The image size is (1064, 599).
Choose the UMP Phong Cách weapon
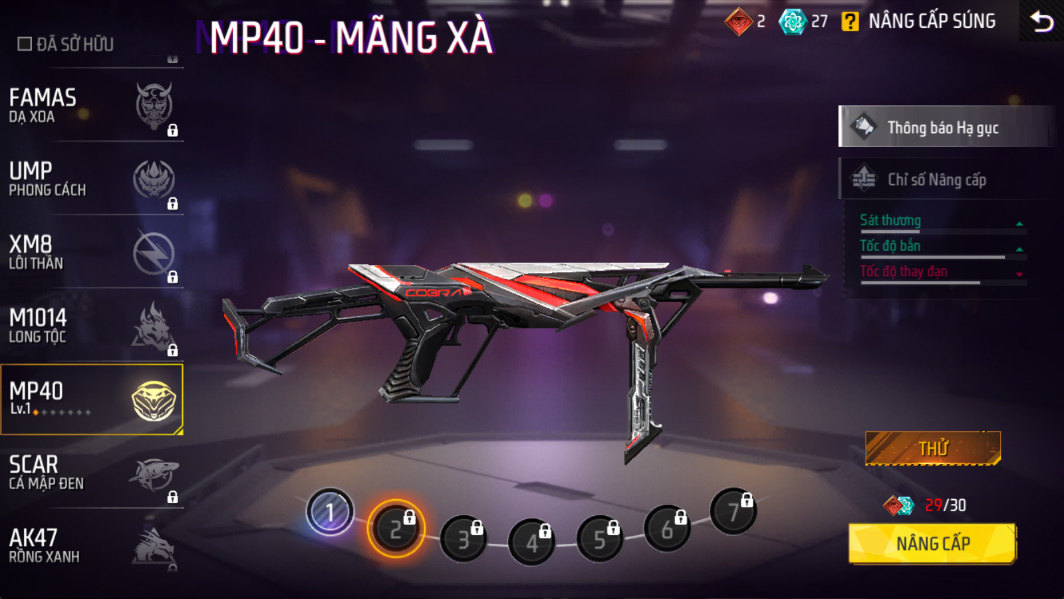tap(91, 179)
